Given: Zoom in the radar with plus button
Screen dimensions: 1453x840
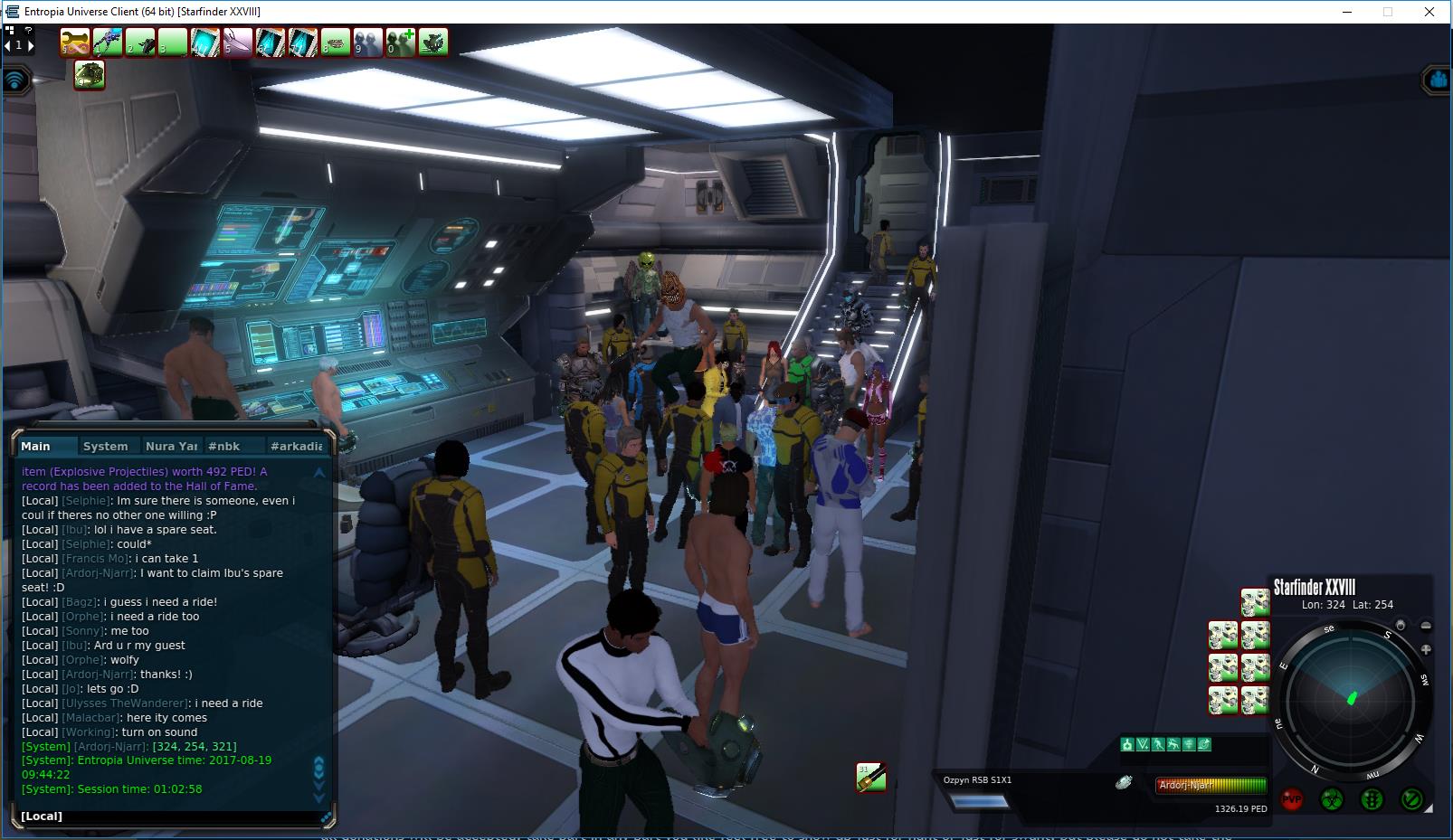Looking at the screenshot, I should pyautogui.click(x=1426, y=649).
